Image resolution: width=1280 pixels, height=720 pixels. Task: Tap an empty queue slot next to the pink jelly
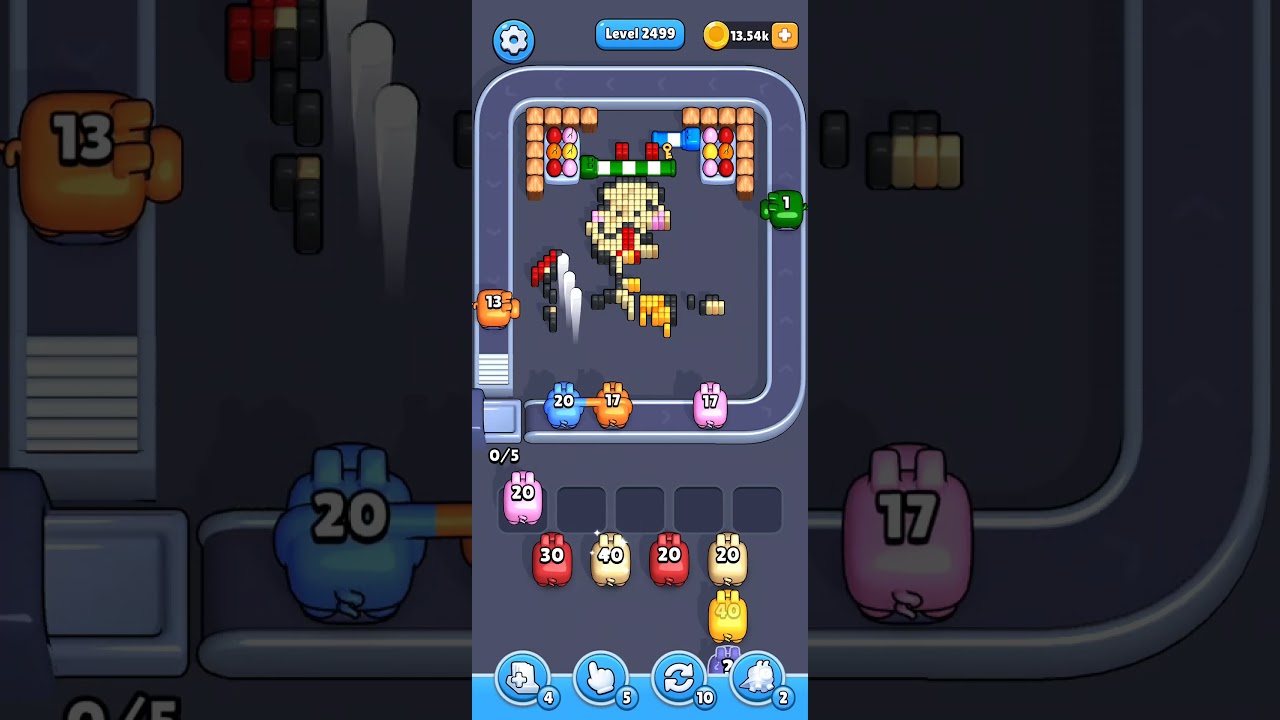click(581, 507)
